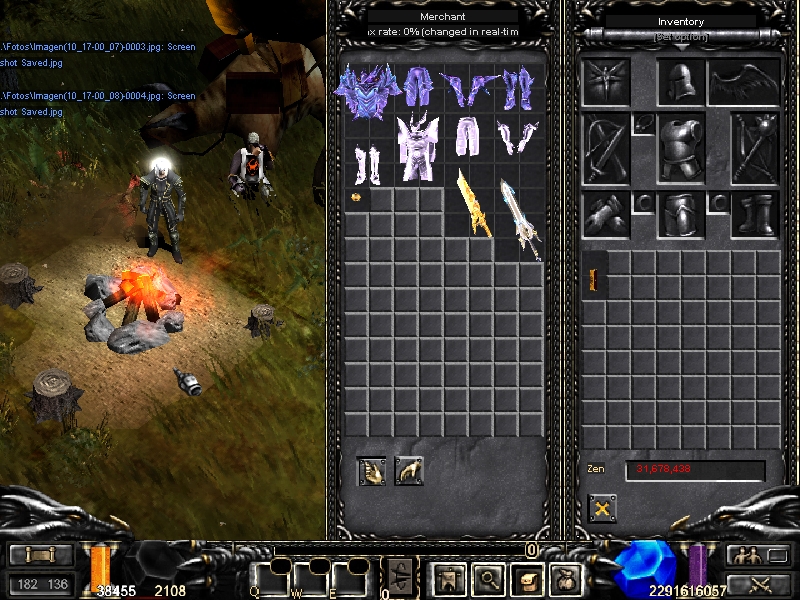Close the inventory with the X button
This screenshot has height=600, width=800.
pyautogui.click(x=602, y=507)
